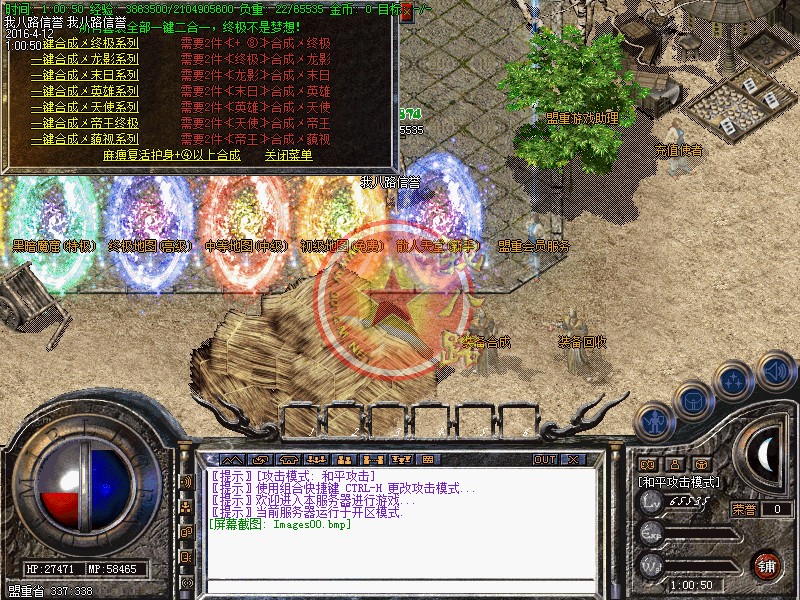The width and height of the screenshot is (800, 600).
Task: Click the 帝王终极 synthesis link
Action: [84, 123]
